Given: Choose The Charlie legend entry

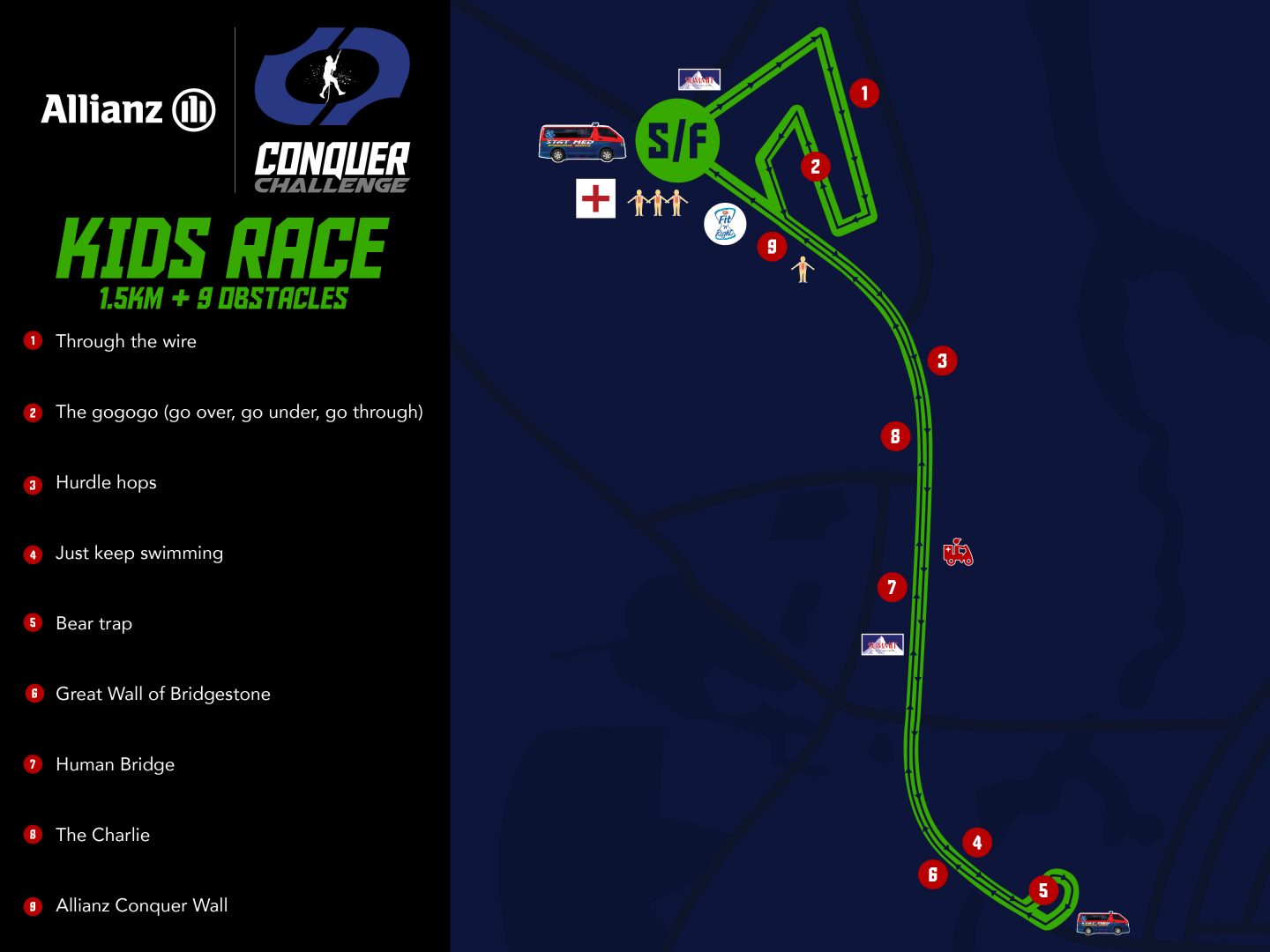Looking at the screenshot, I should 102,835.
